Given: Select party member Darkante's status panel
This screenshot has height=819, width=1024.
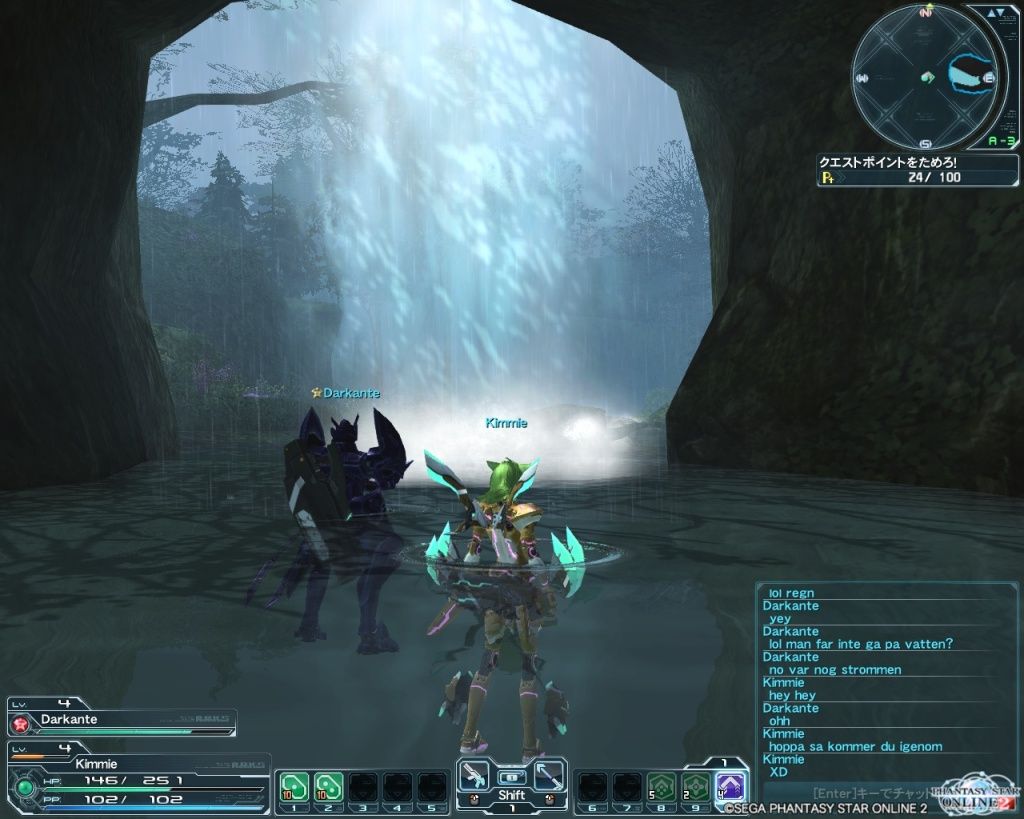Looking at the screenshot, I should (x=122, y=720).
